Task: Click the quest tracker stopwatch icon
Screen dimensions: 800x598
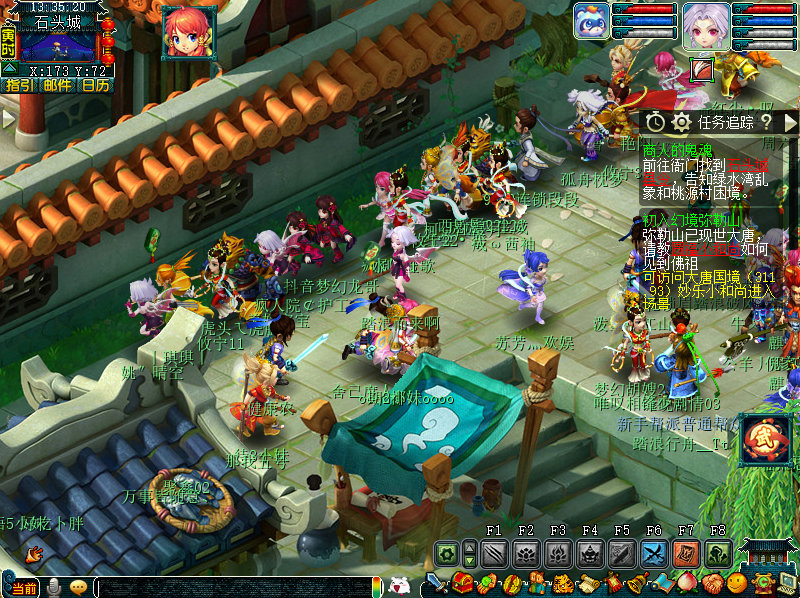Action: point(655,122)
